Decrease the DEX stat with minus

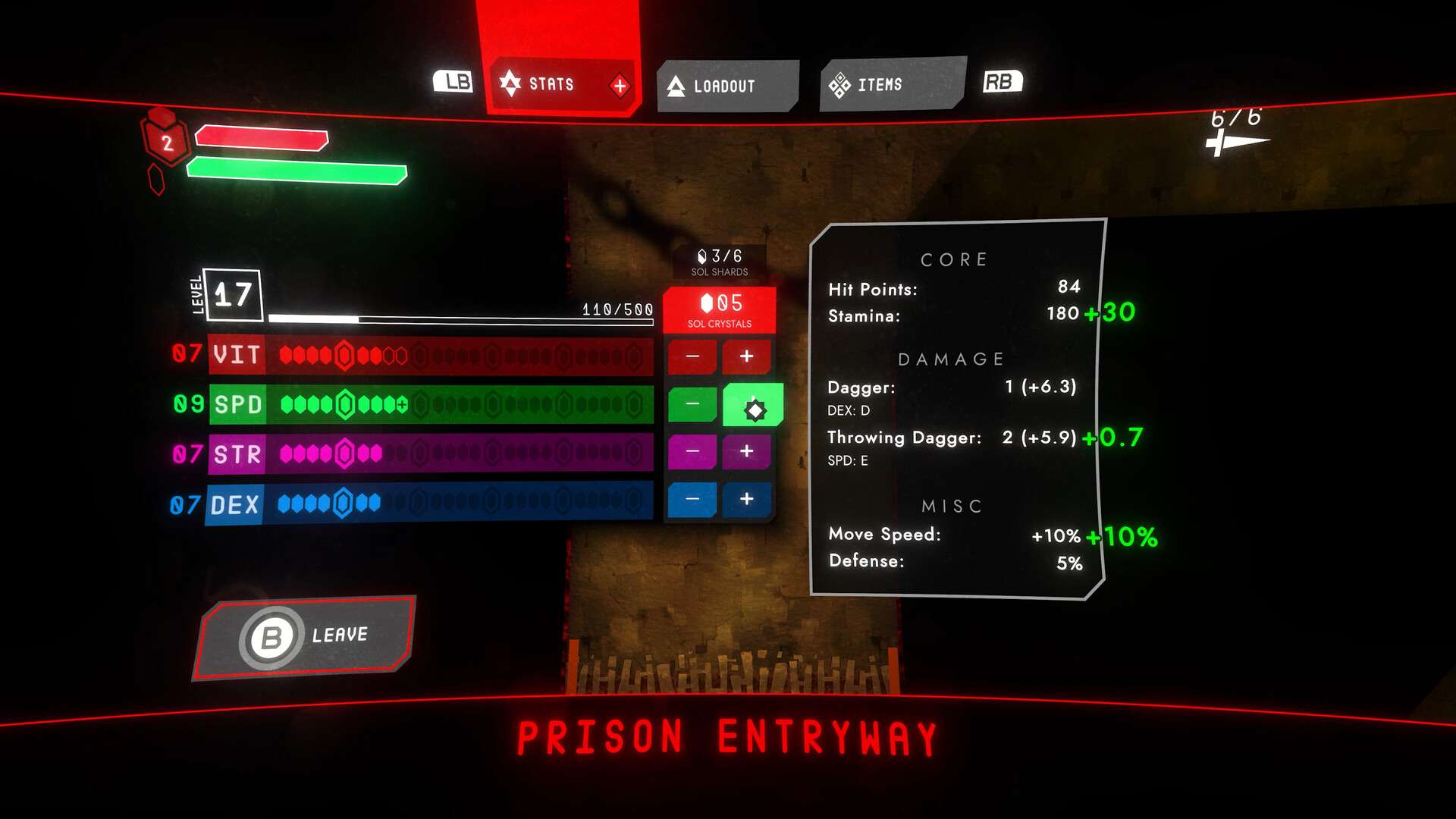point(692,499)
